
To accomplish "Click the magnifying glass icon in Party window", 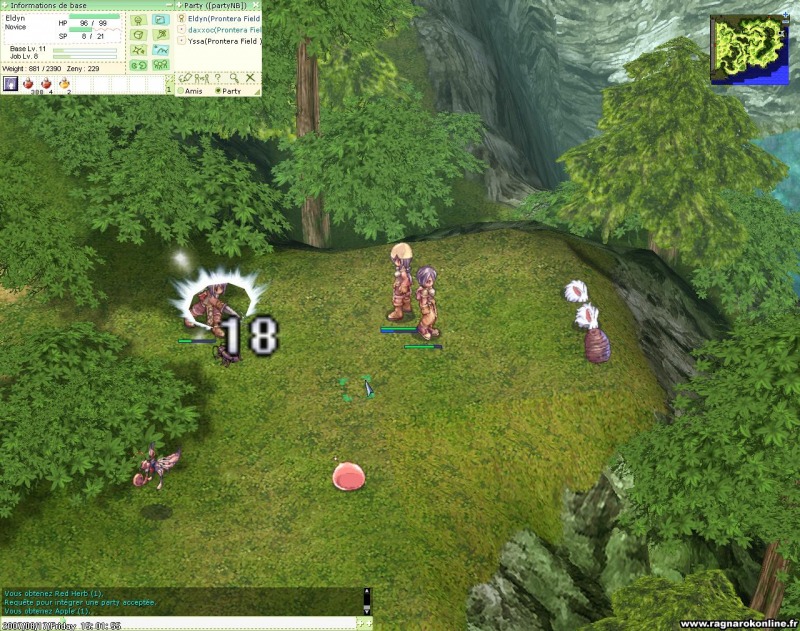I will (x=233, y=77).
